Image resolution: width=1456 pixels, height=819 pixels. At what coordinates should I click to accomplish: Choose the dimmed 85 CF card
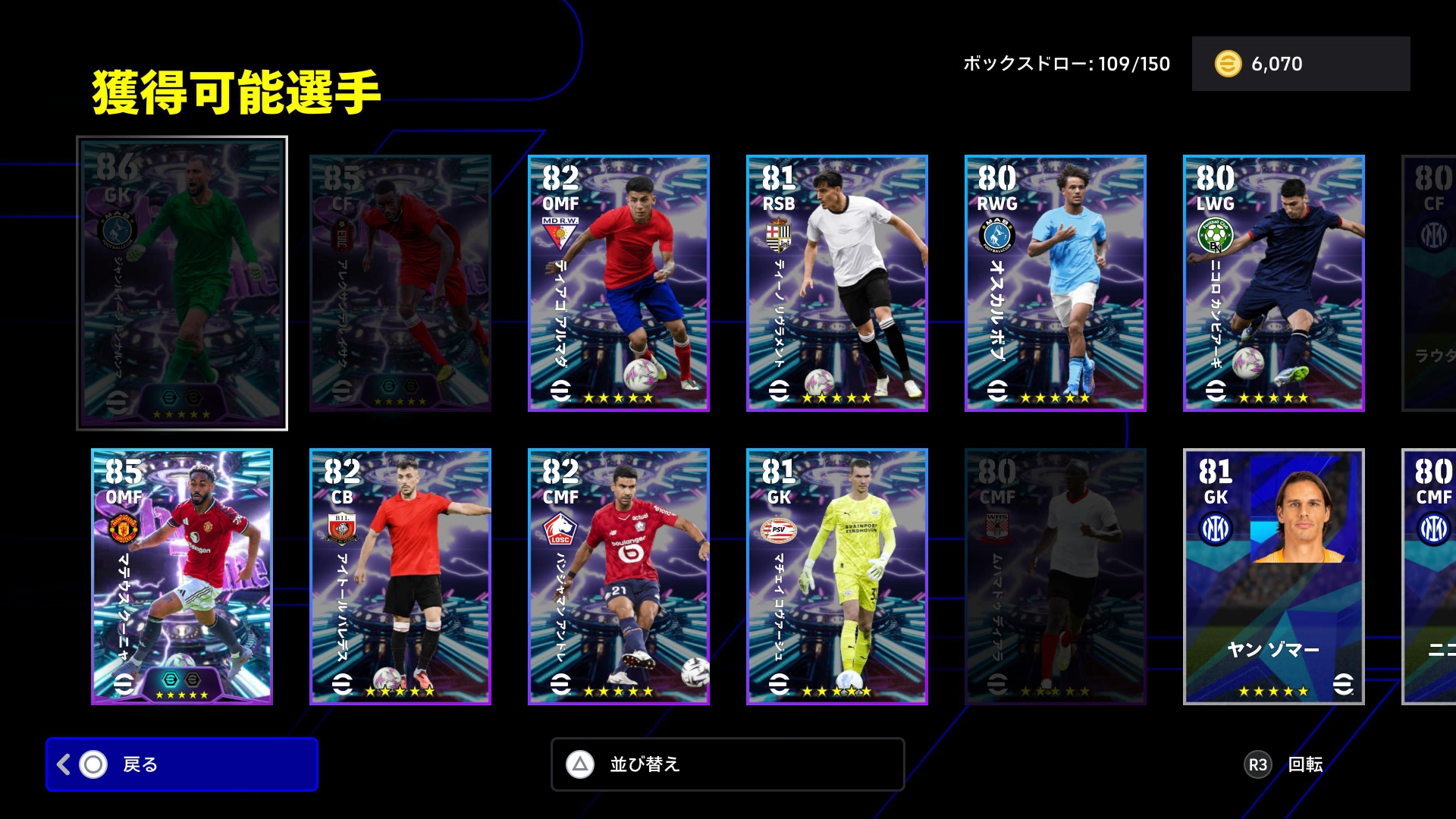[x=400, y=283]
